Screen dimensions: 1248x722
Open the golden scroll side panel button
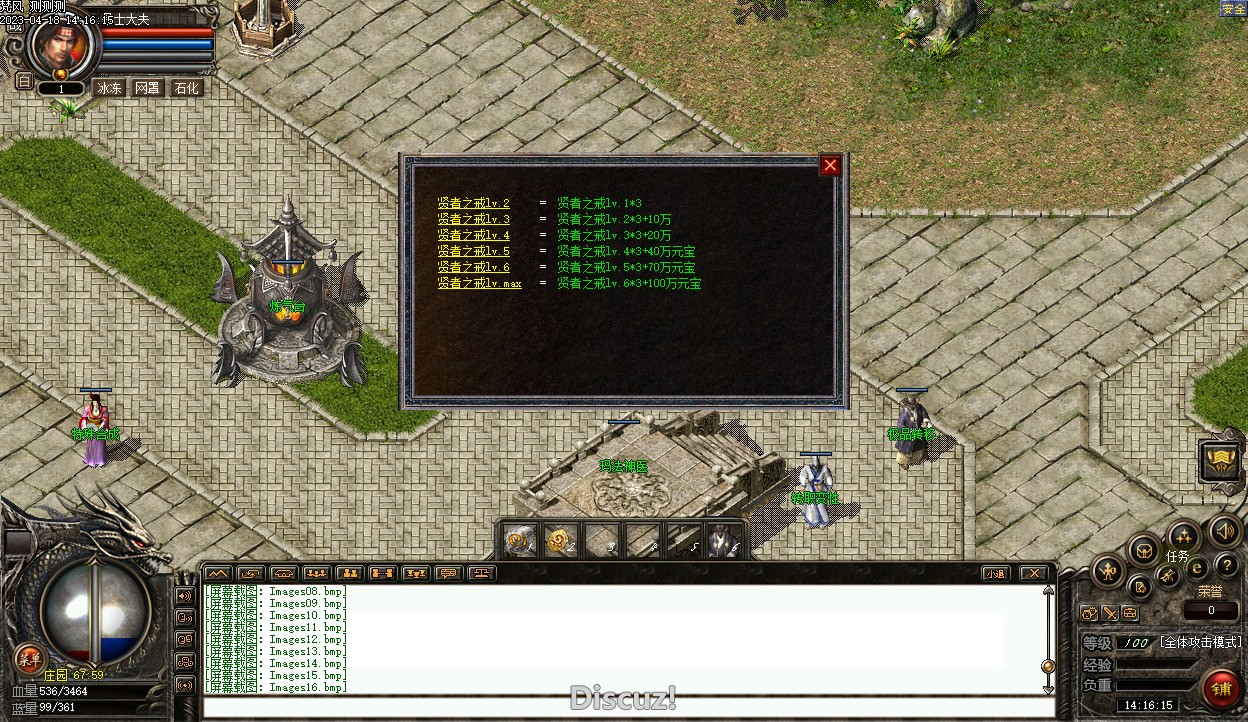coord(1220,461)
